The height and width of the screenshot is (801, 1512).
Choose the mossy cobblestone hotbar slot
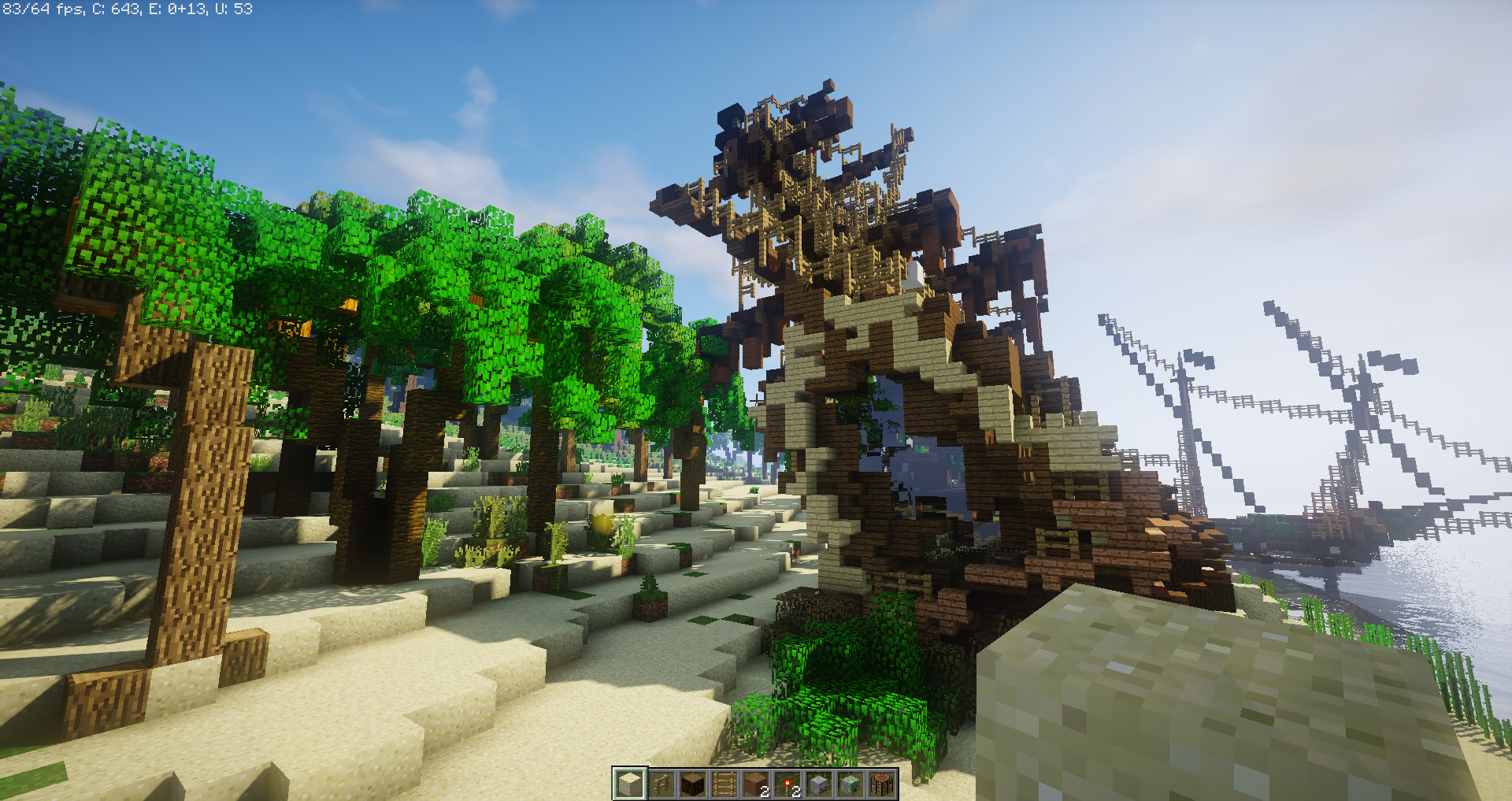point(850,784)
